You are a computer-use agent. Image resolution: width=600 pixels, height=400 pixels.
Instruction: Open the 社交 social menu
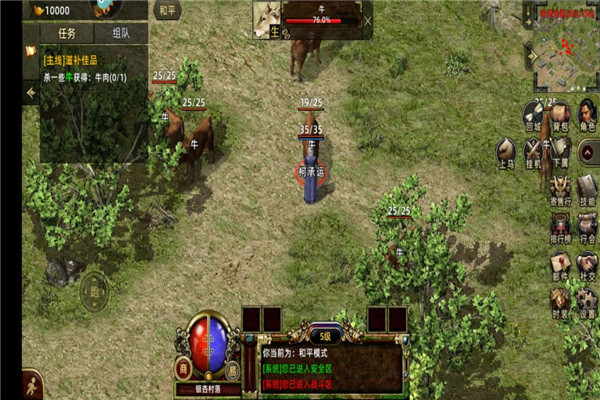(x=588, y=265)
